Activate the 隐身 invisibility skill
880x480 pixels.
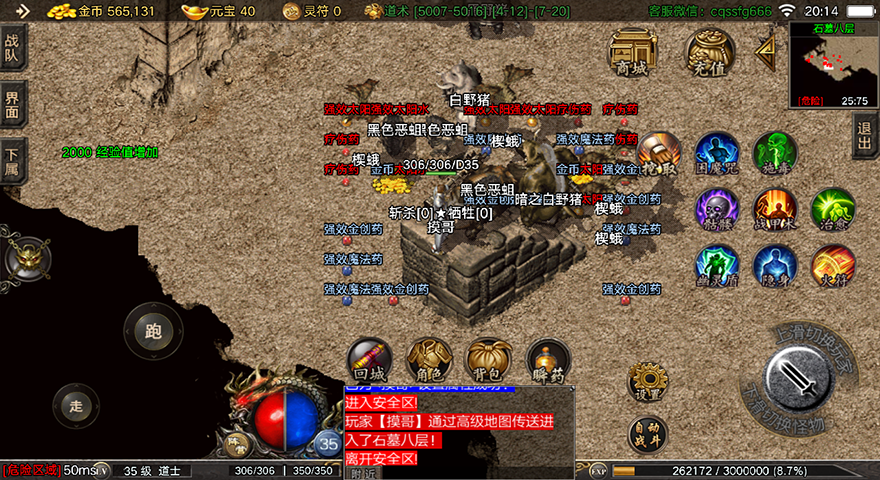pos(775,267)
